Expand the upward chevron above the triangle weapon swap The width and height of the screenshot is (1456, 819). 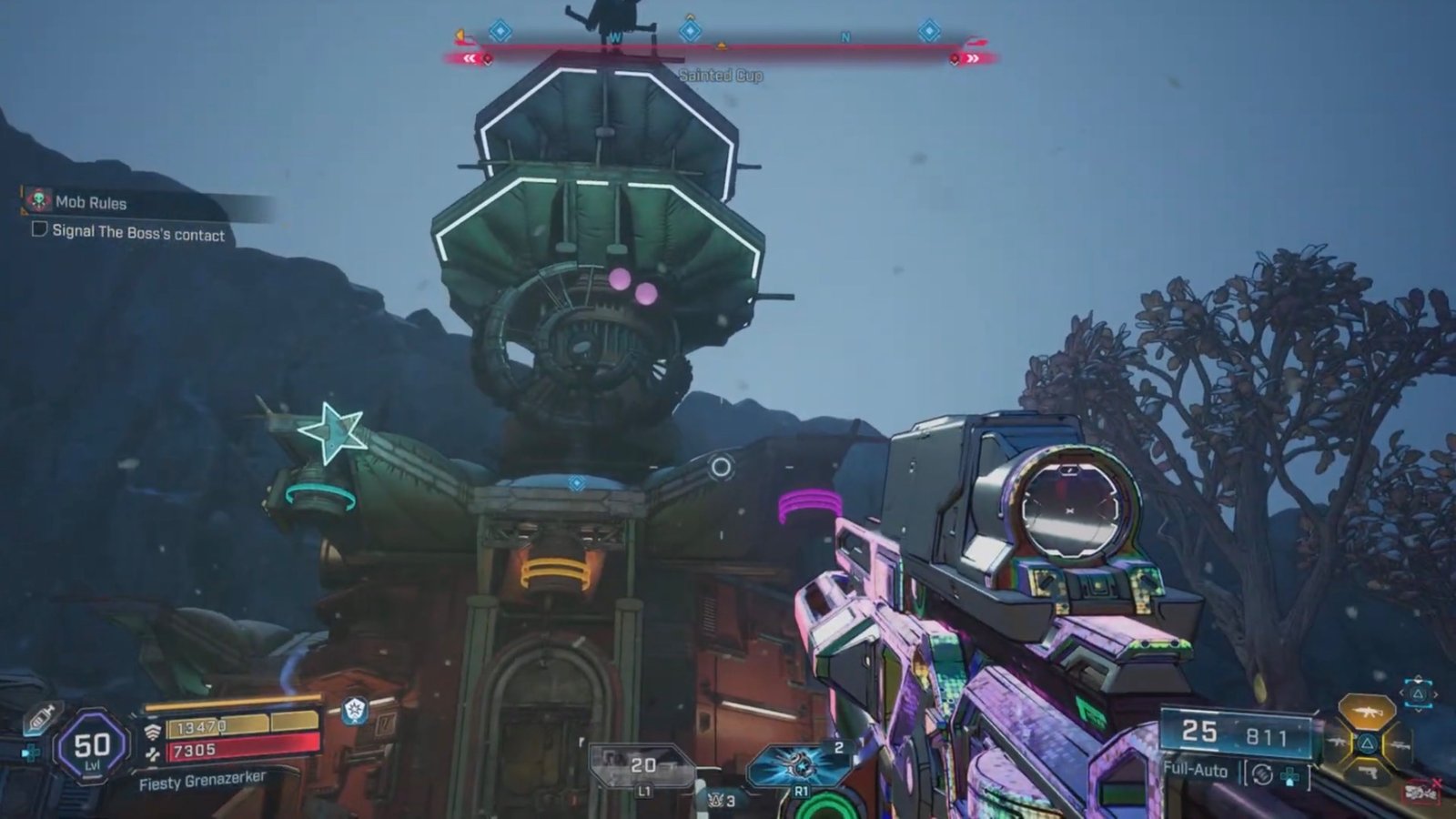(1417, 679)
